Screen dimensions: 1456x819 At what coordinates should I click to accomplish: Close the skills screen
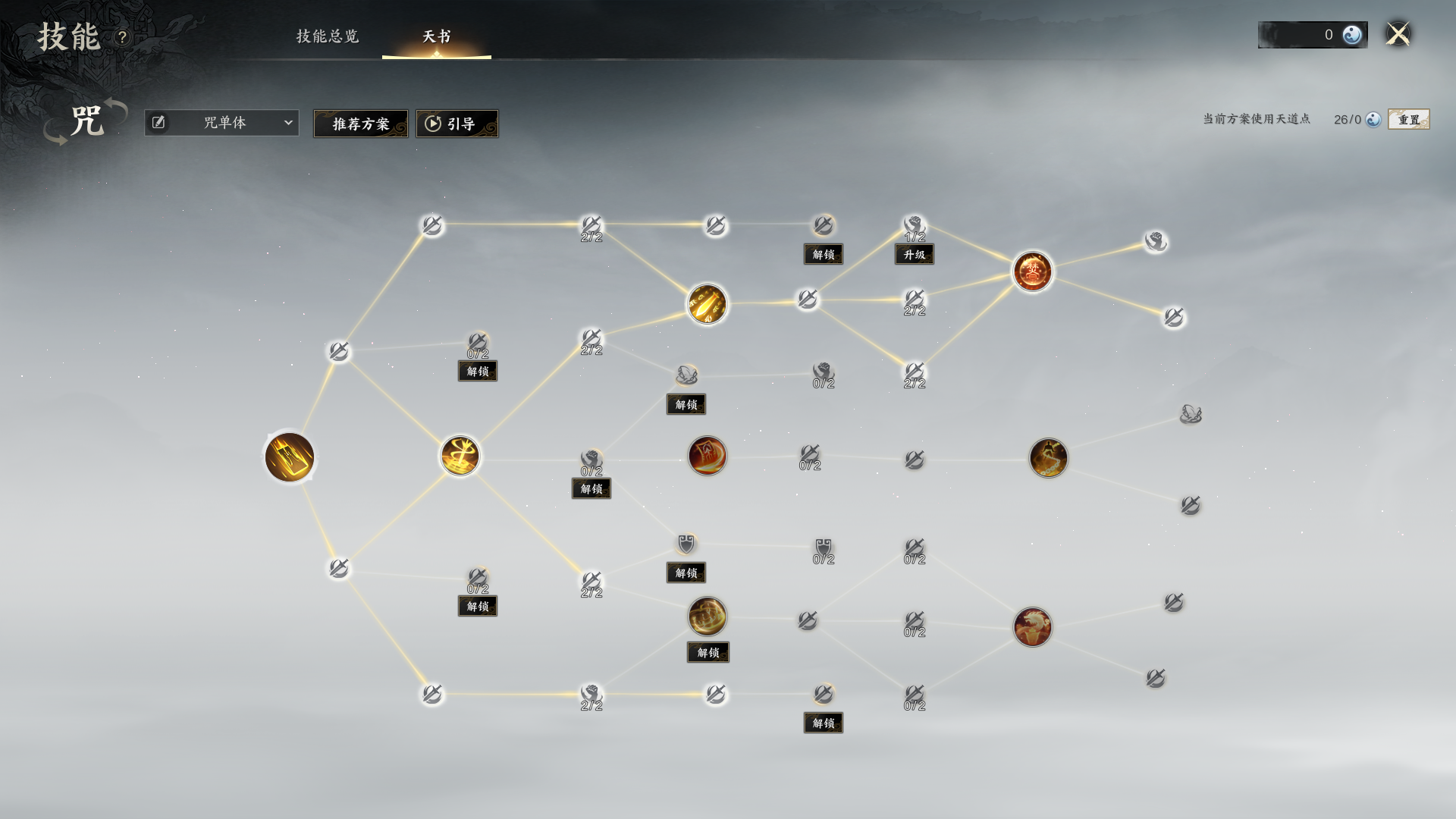point(1398,34)
